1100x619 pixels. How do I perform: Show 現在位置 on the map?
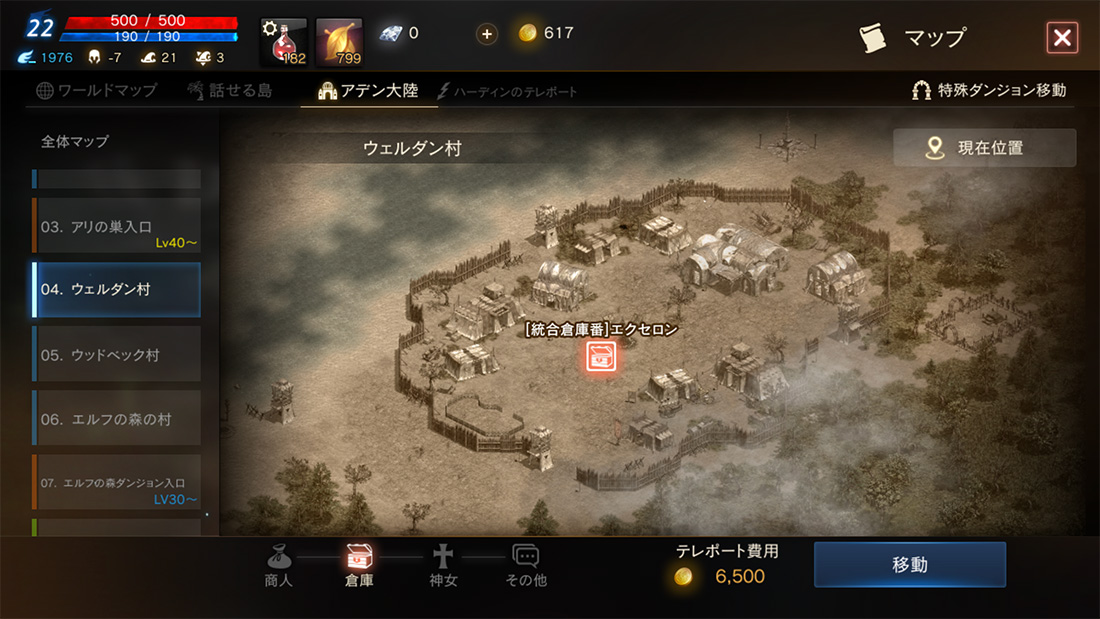tap(984, 148)
